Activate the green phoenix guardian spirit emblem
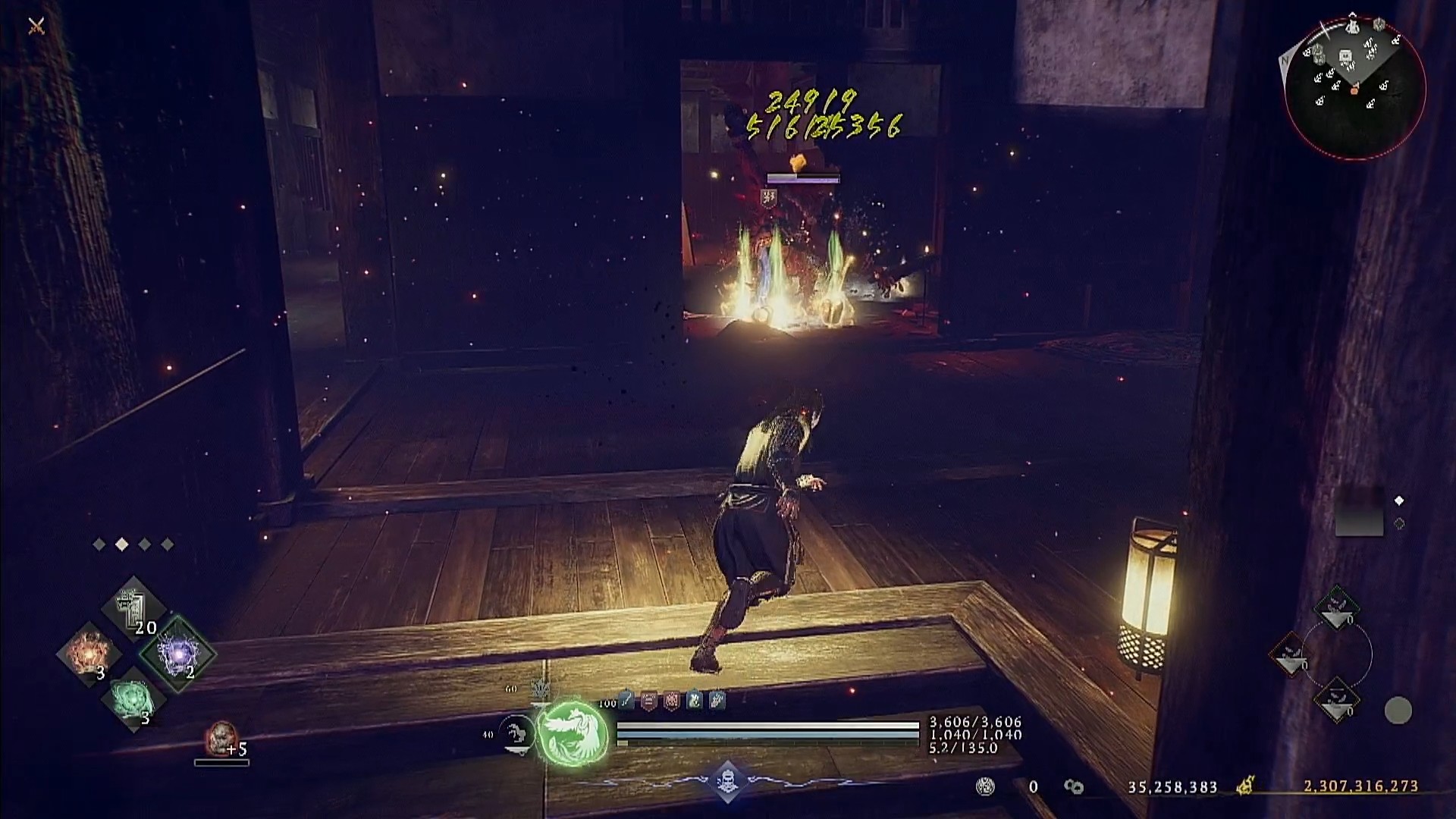The image size is (1456, 819). (x=573, y=732)
